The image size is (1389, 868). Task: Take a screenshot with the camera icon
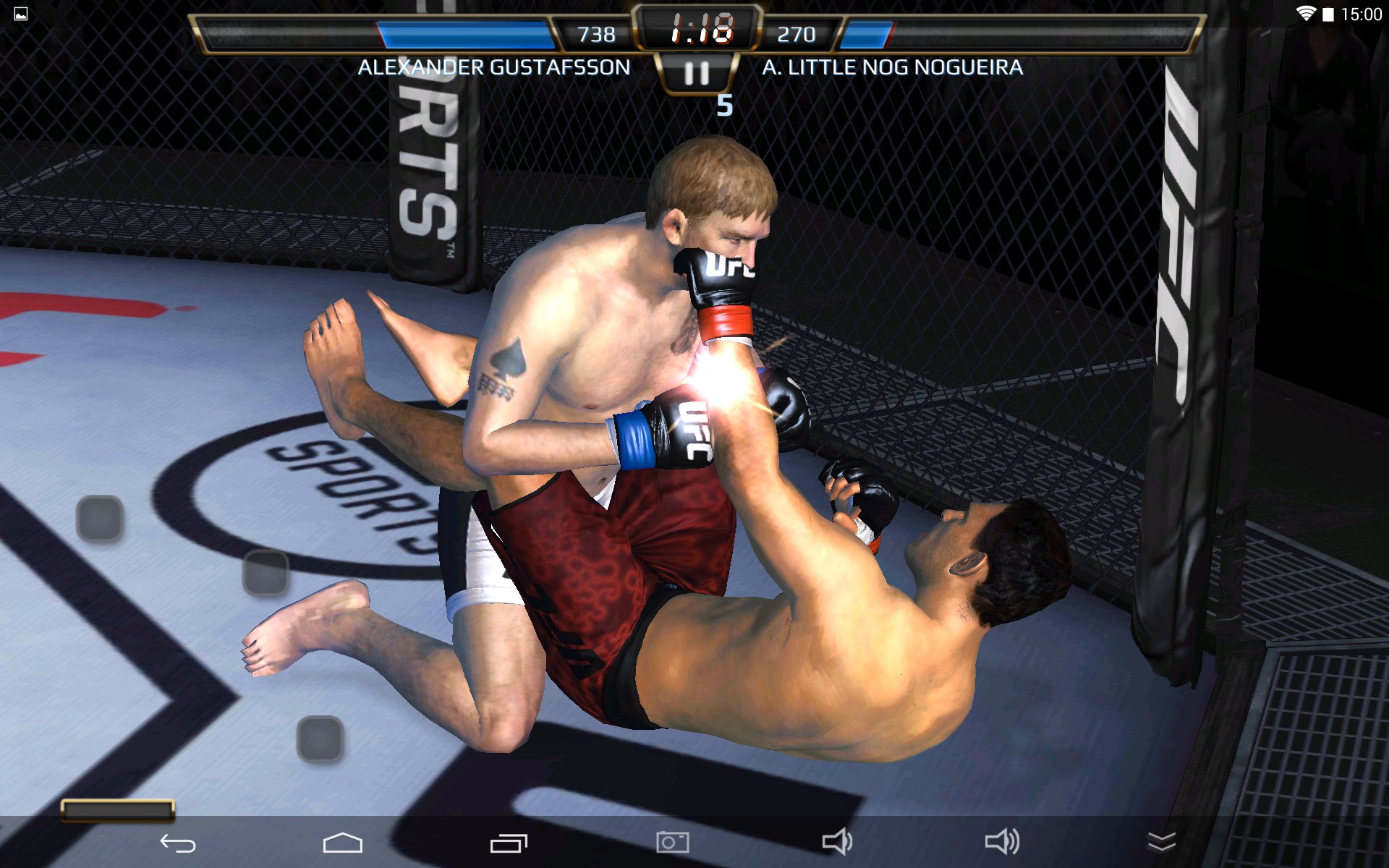(673, 842)
